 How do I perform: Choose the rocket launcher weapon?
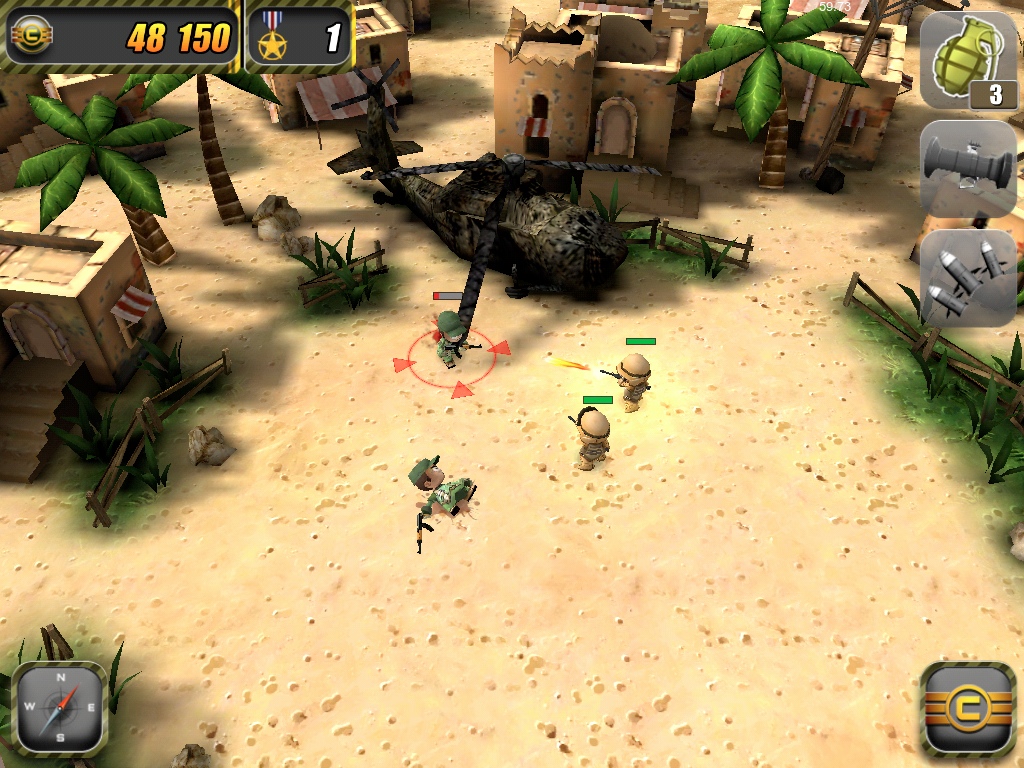coord(967,167)
